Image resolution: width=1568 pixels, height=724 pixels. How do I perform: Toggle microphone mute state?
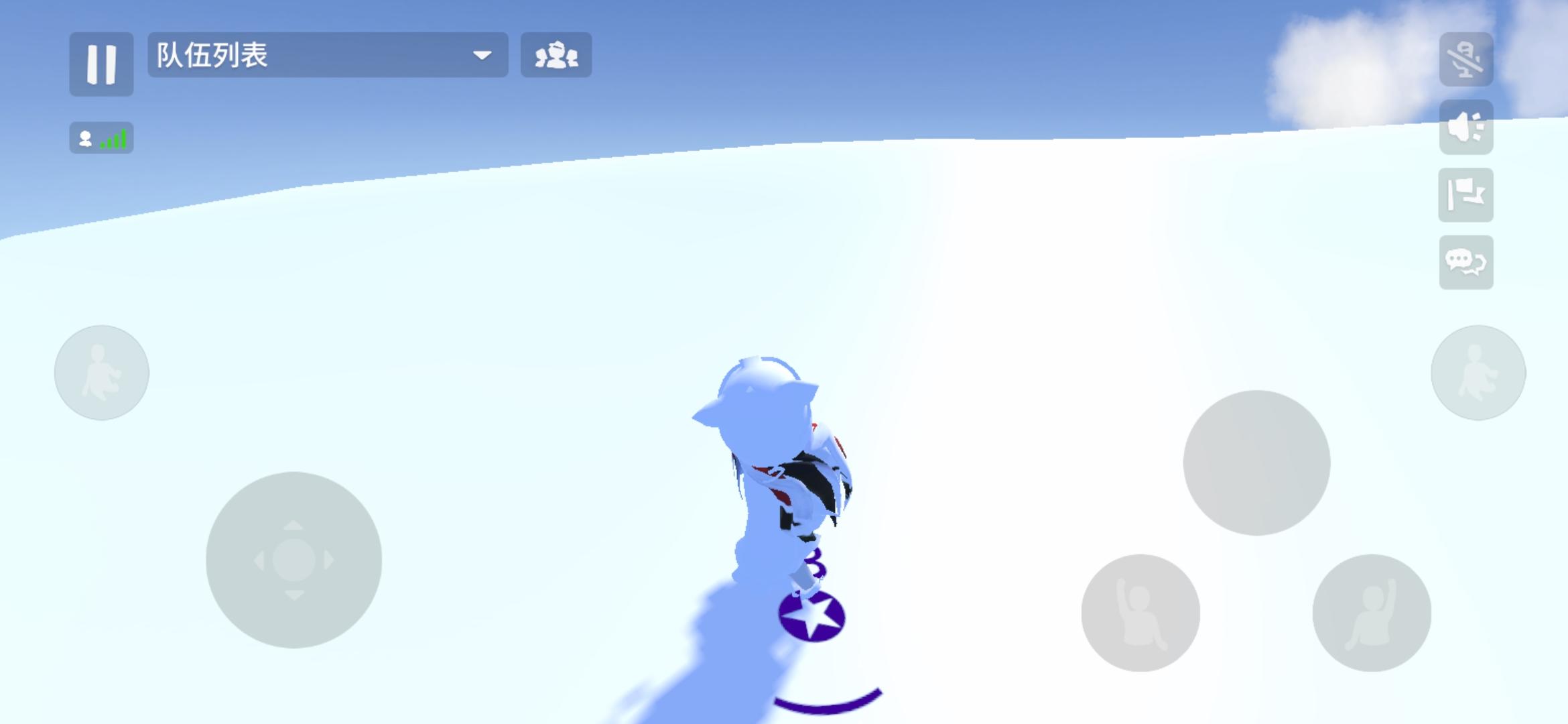point(1469,59)
